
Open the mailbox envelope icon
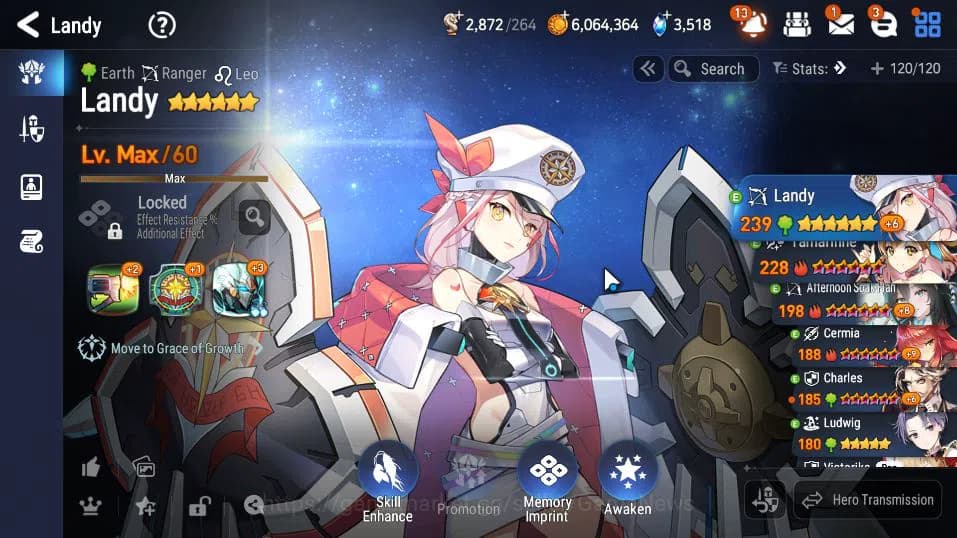[x=840, y=24]
